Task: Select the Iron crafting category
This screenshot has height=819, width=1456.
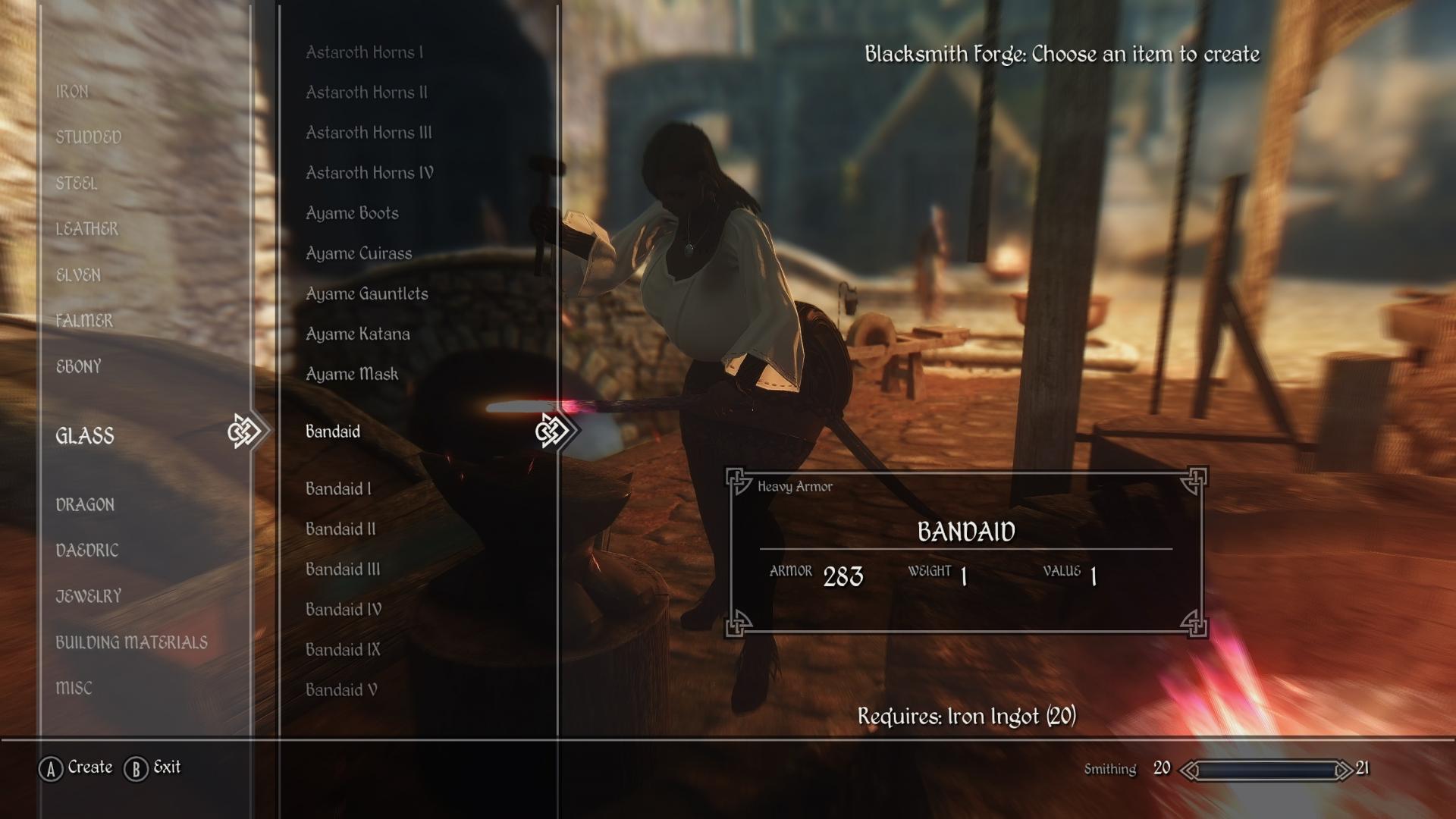Action: (x=72, y=92)
